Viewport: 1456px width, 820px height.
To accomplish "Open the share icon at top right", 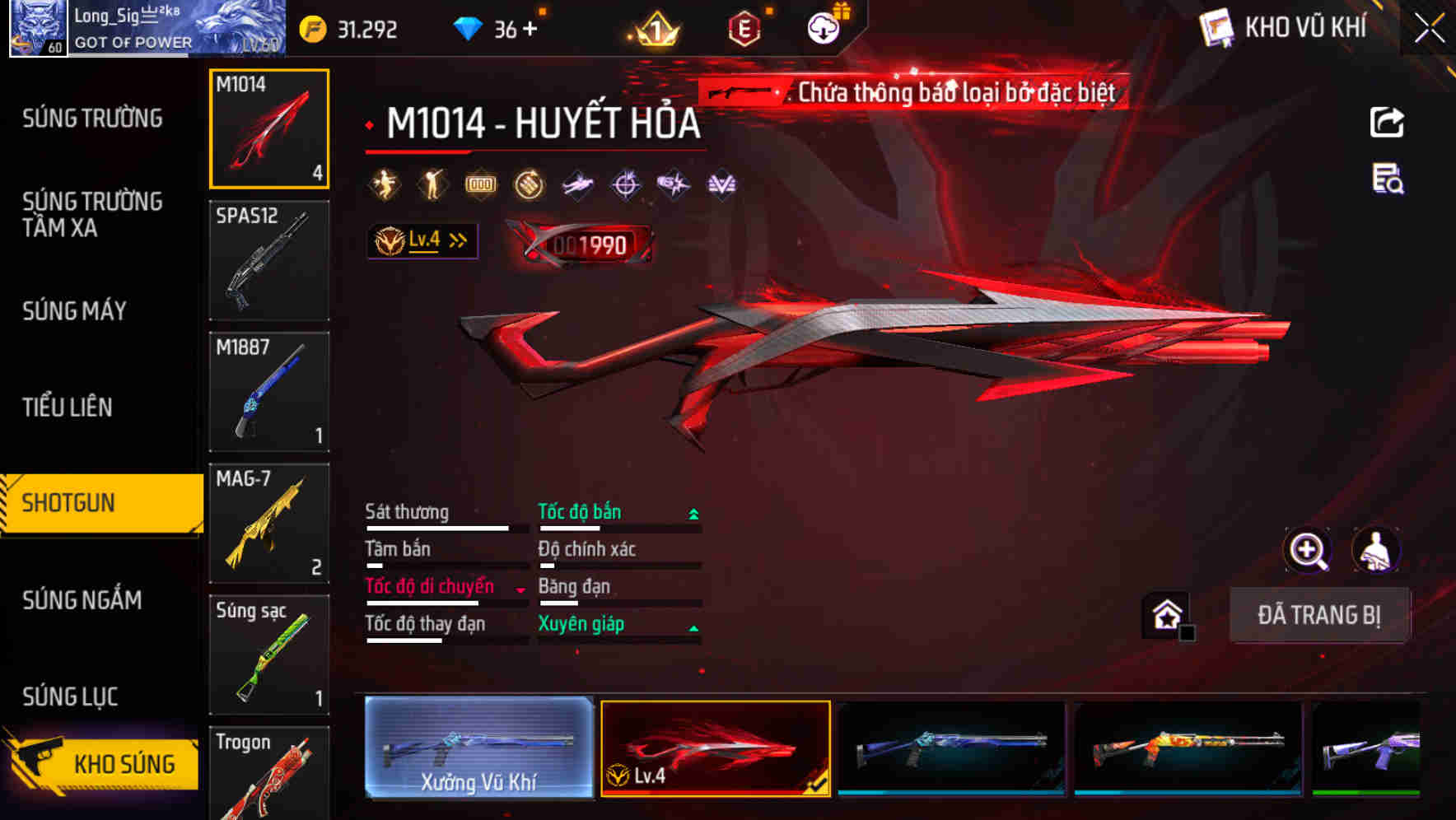I will coord(1388,122).
